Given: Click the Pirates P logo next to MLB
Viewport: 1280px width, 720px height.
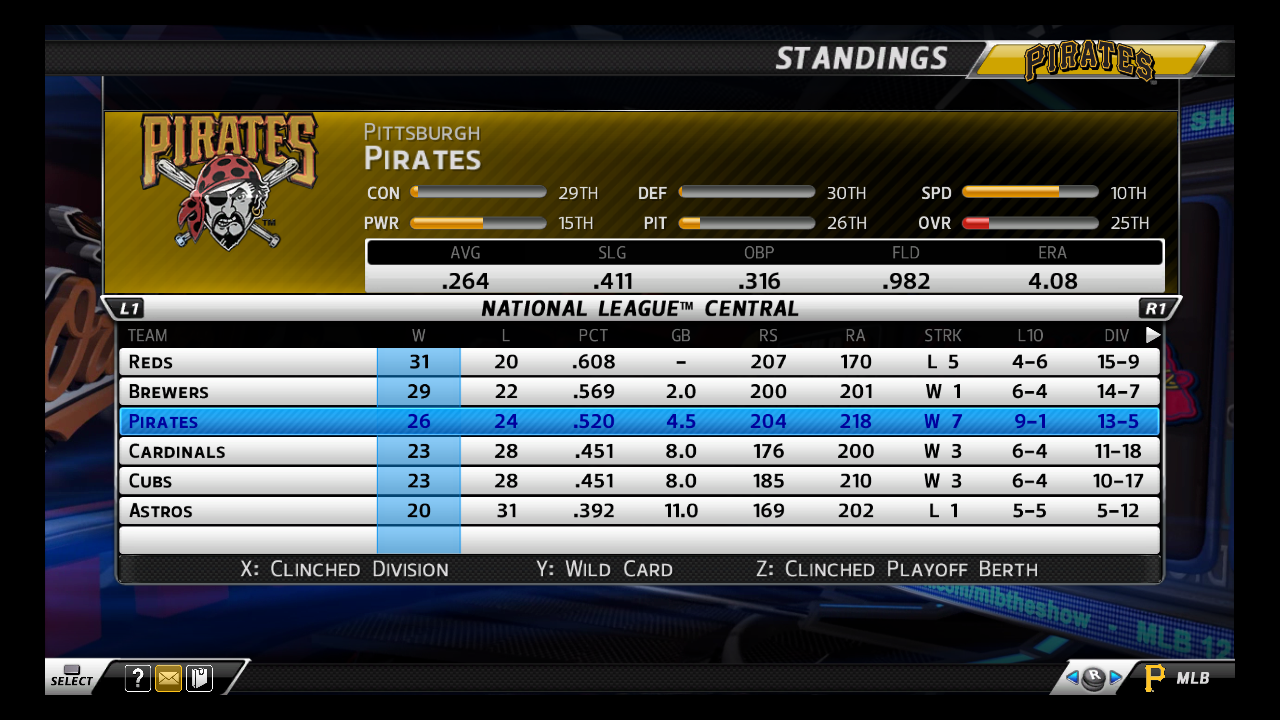Looking at the screenshot, I should 1155,678.
